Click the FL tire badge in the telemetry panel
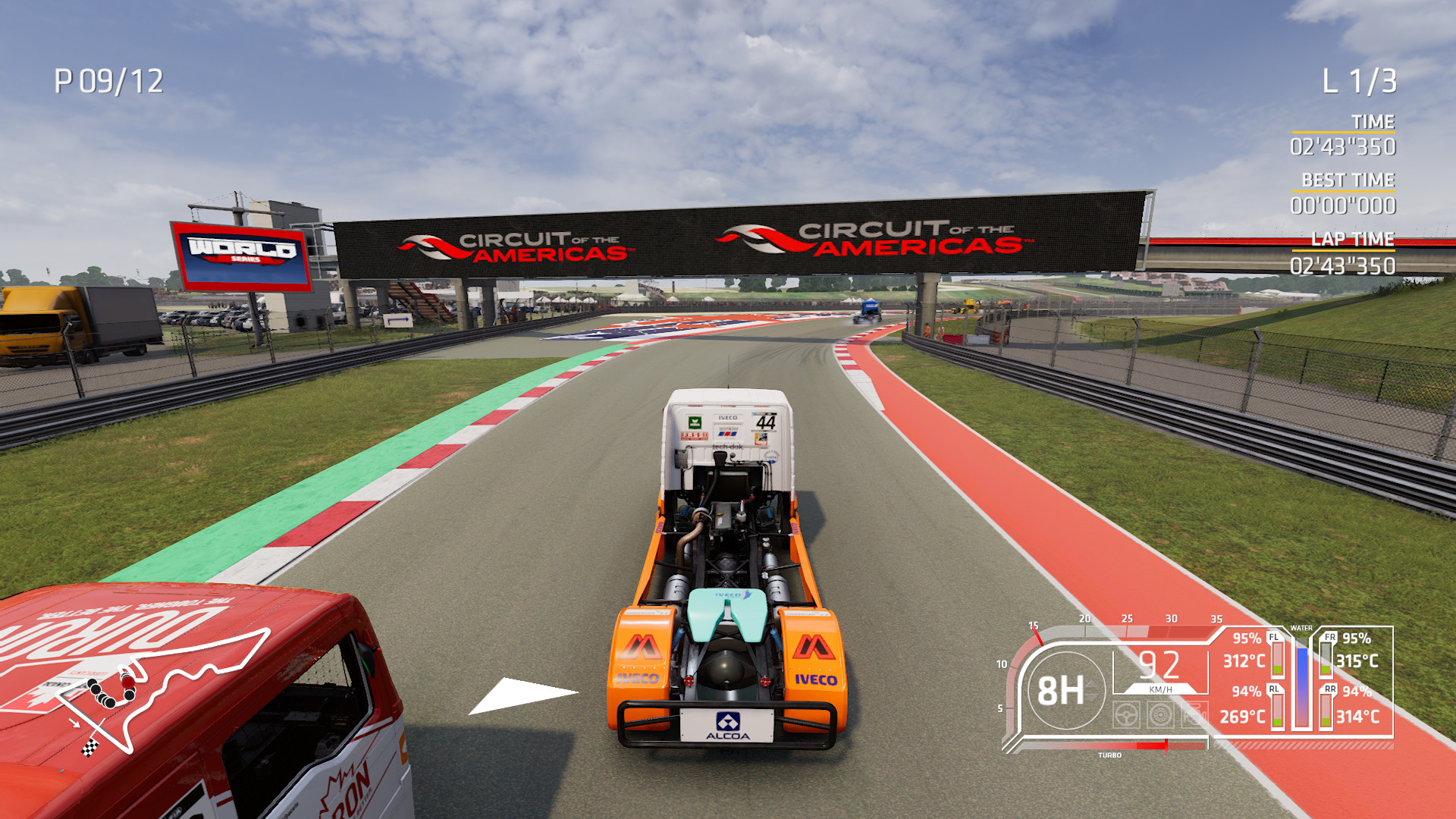1456x819 pixels. point(1273,637)
